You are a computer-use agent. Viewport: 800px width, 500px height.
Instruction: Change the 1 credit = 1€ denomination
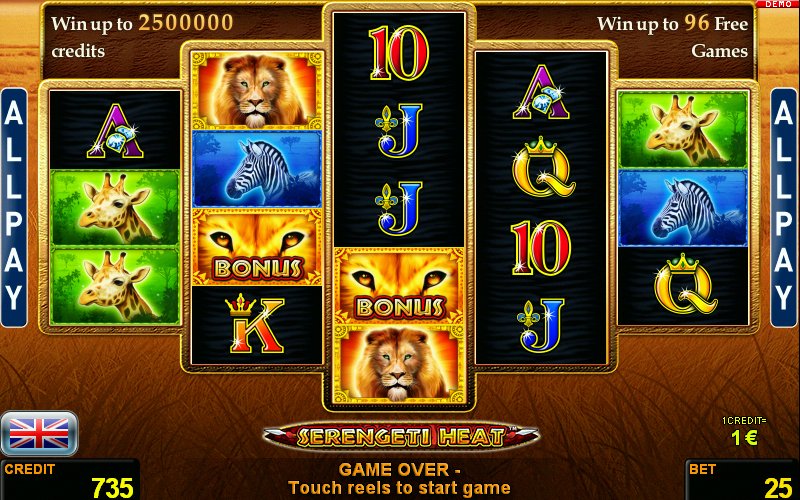point(741,431)
